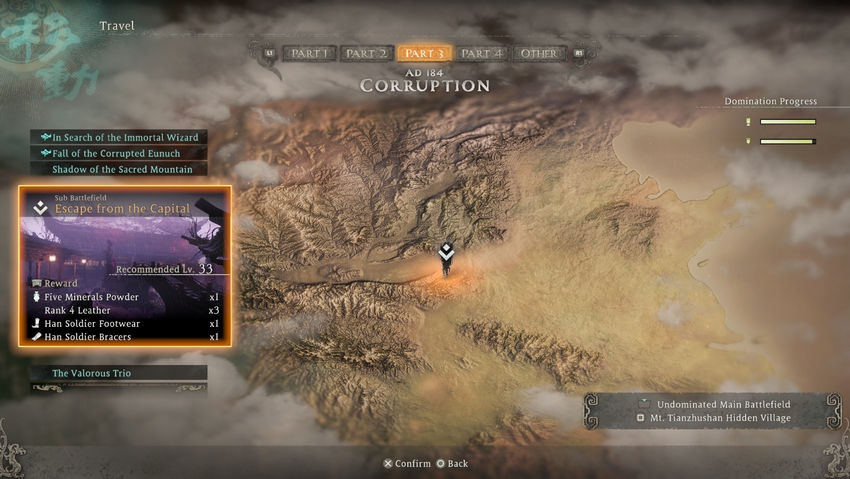Select In Search of the Immortal Wizard

click(120, 137)
